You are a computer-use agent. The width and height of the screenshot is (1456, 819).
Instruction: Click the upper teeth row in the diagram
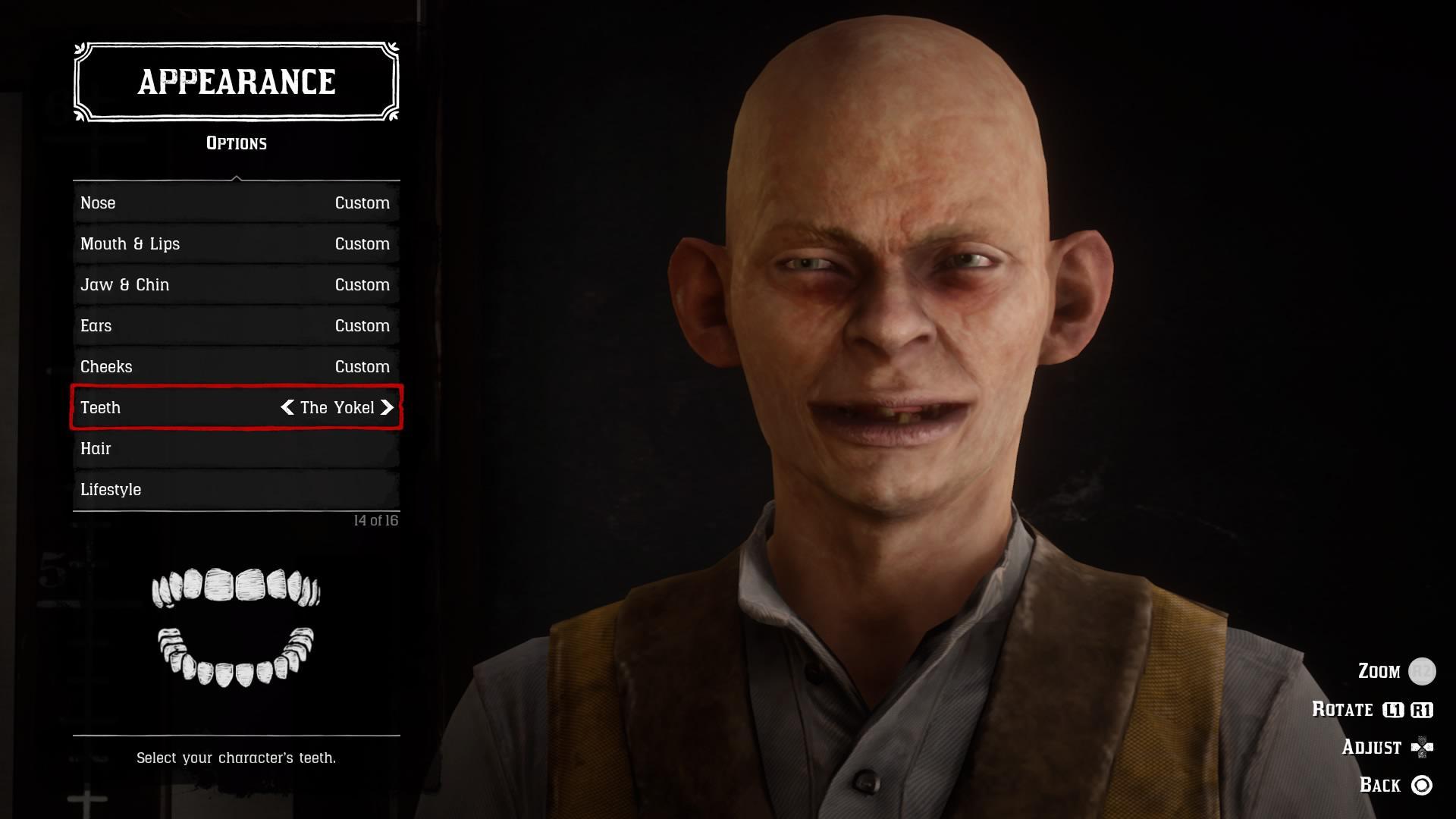click(x=235, y=588)
